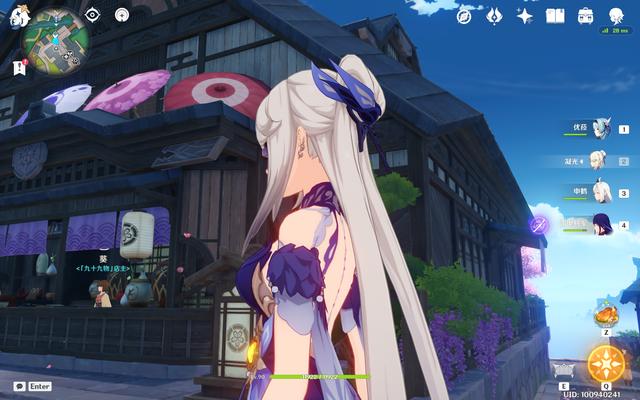Open the events compass icon
Screen dimensions: 640x400
pyautogui.click(x=465, y=16)
